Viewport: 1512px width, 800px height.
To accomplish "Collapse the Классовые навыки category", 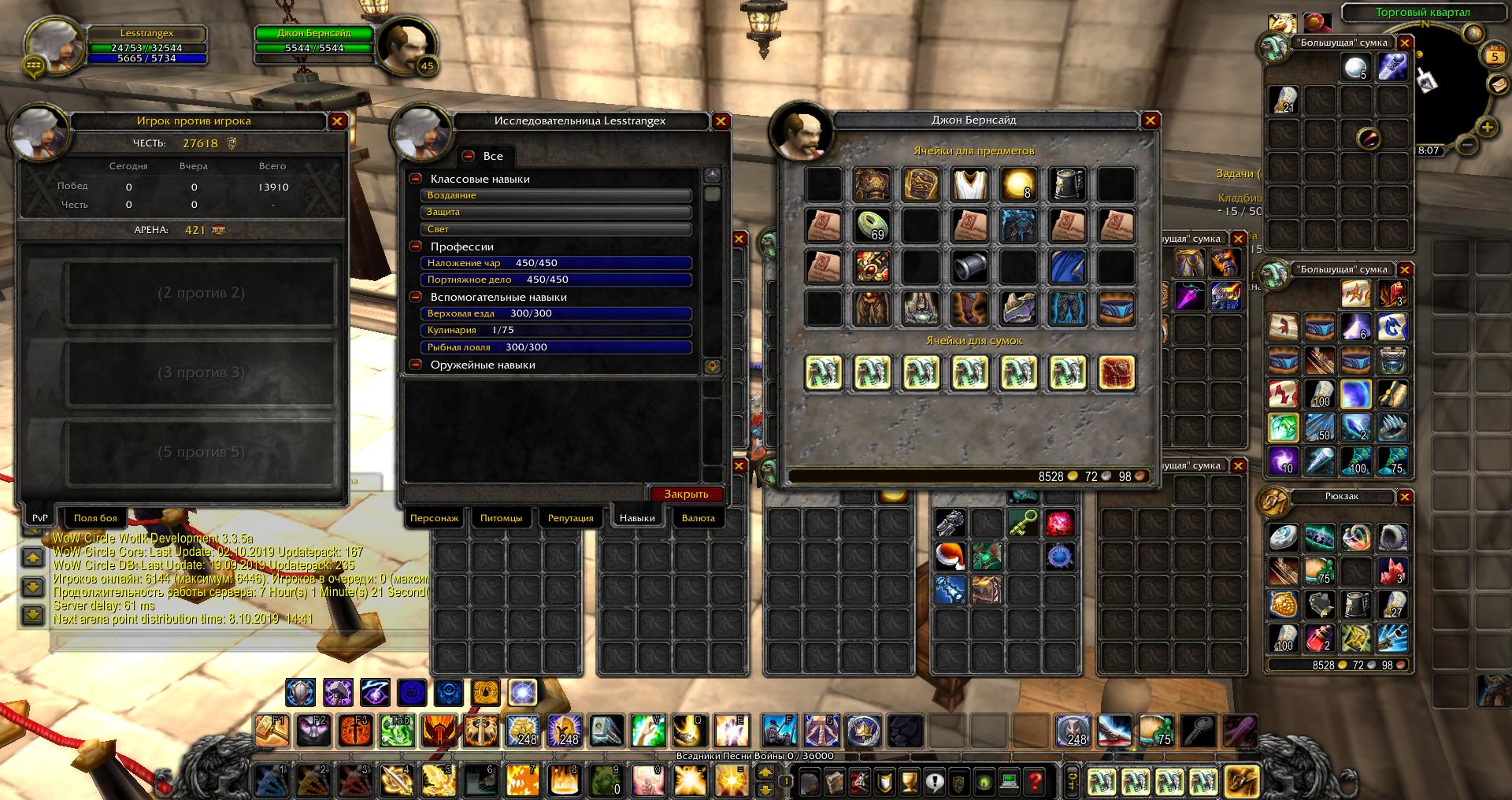I will click(416, 179).
